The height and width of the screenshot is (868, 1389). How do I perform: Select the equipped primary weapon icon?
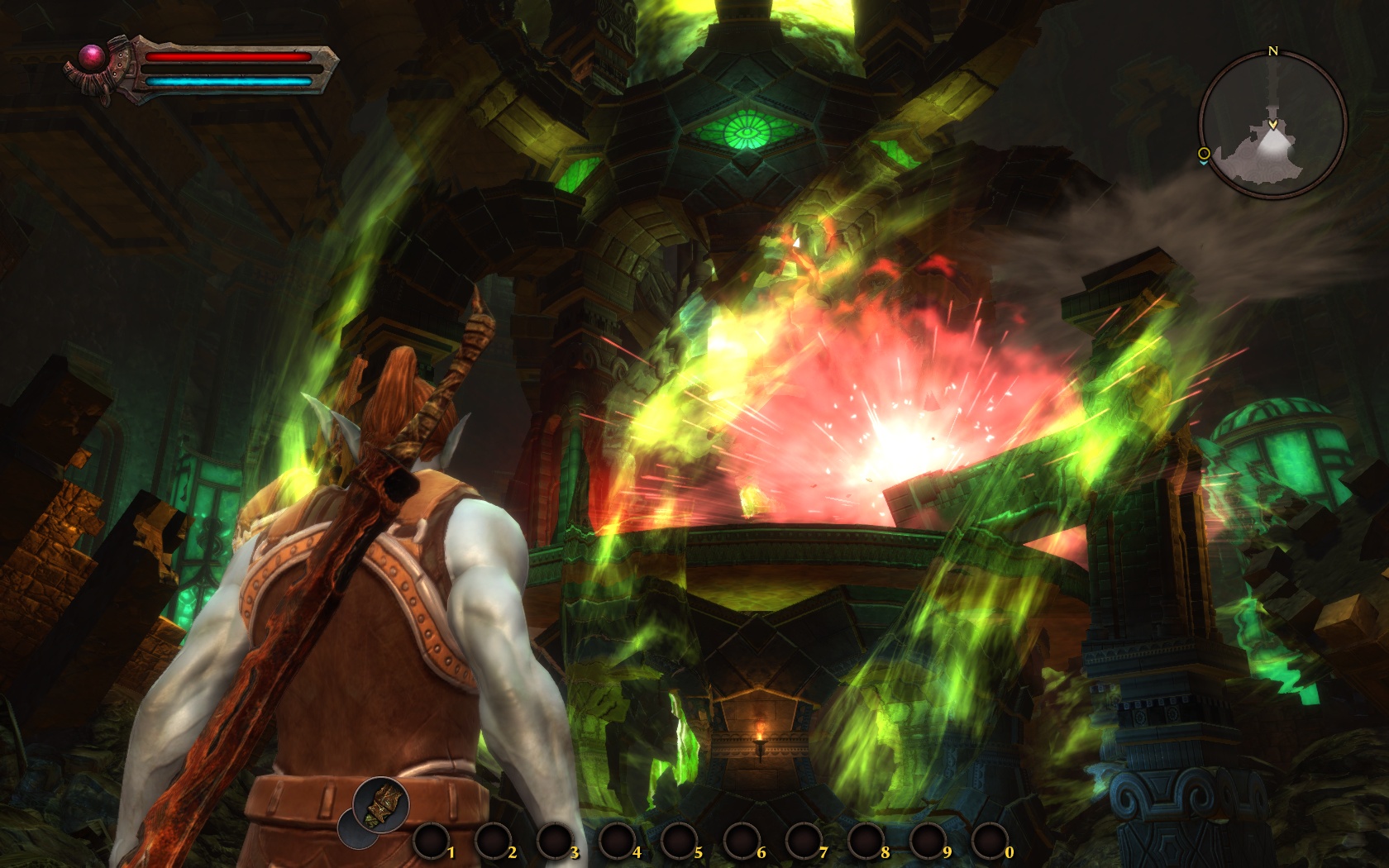click(380, 804)
